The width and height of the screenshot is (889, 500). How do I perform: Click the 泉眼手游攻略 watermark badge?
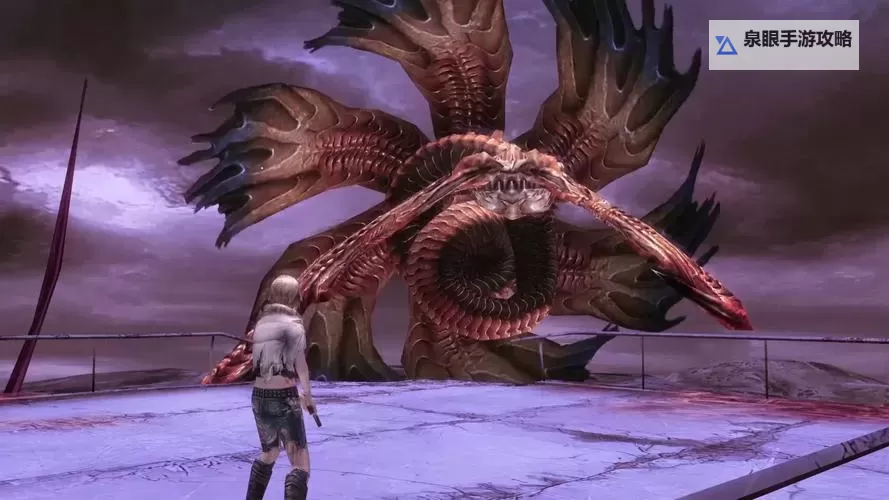[x=783, y=44]
